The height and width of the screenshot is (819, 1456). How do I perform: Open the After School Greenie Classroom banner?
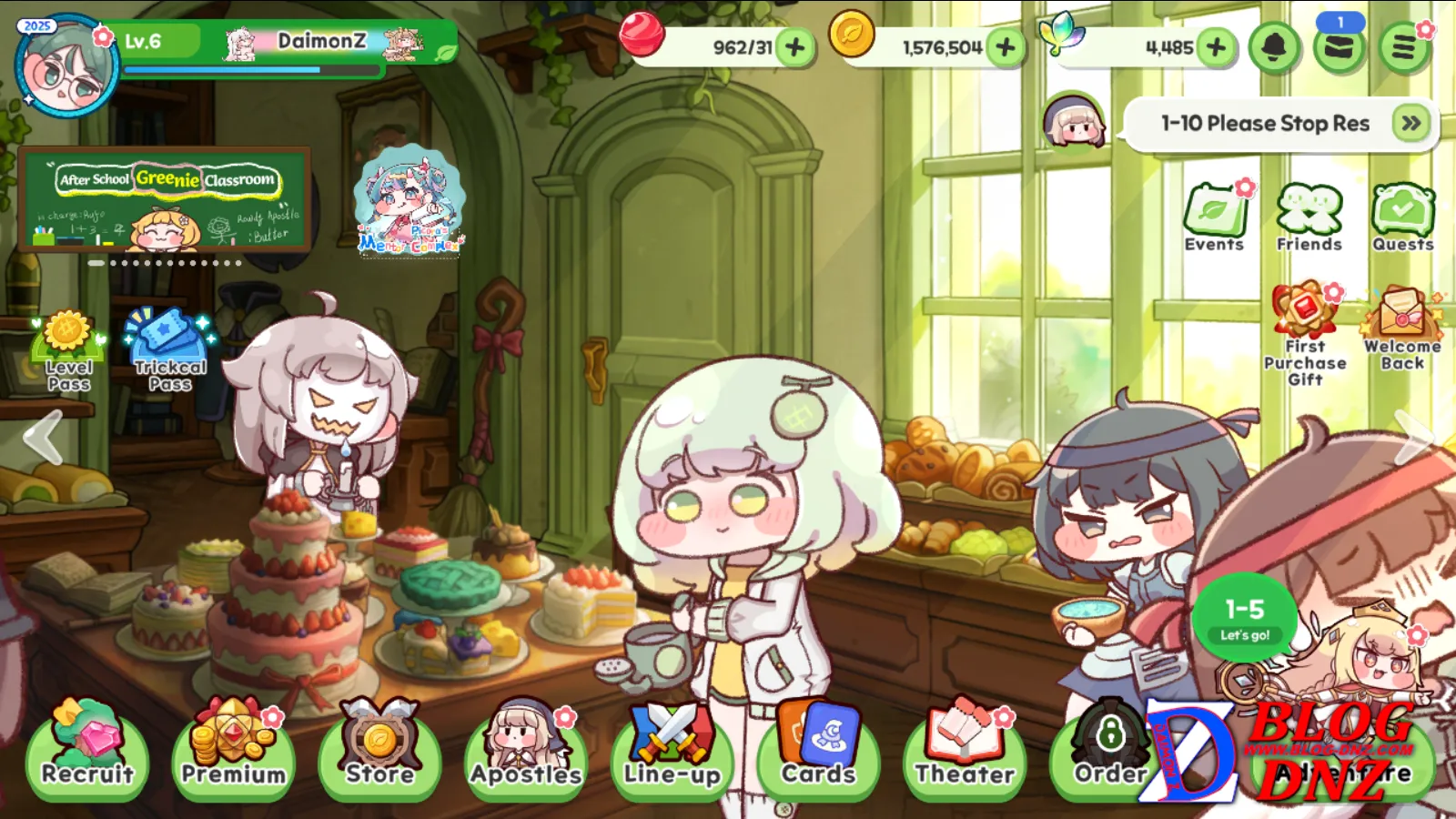(165, 200)
